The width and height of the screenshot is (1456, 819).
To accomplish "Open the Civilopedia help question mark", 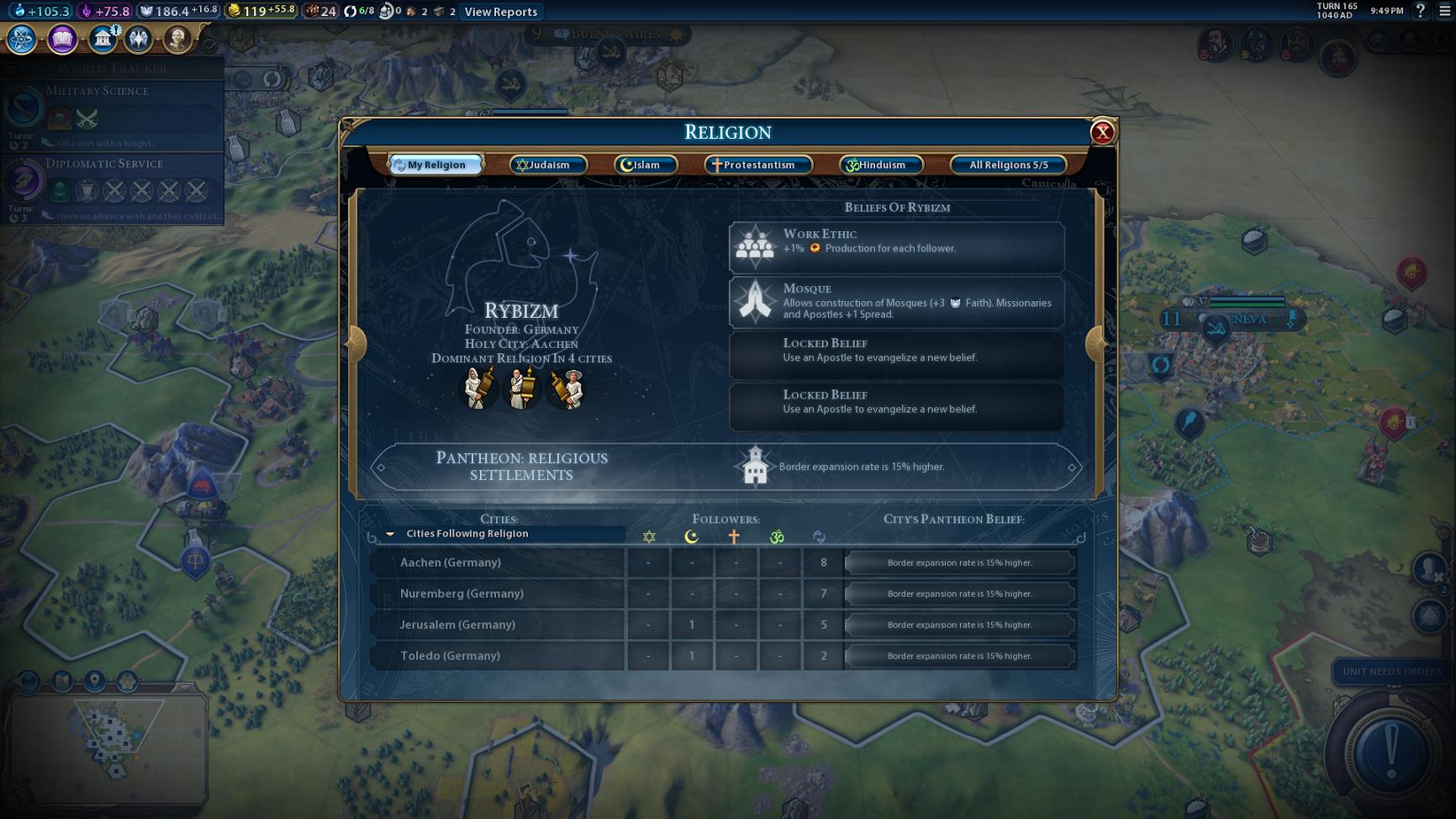I will 1421,11.
